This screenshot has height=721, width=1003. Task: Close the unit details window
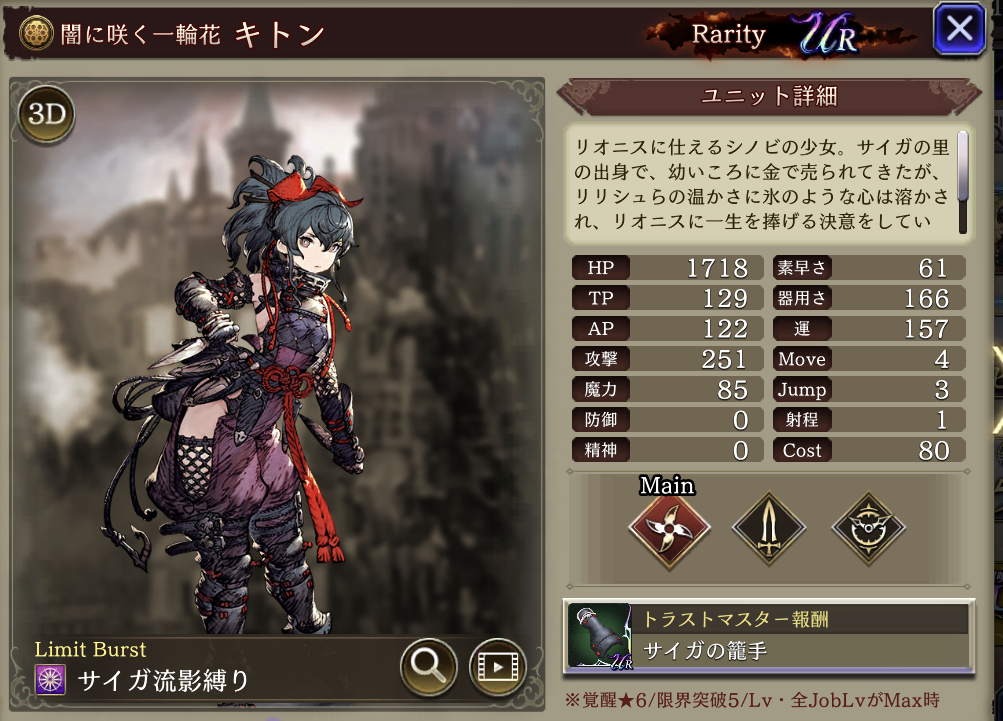[960, 29]
